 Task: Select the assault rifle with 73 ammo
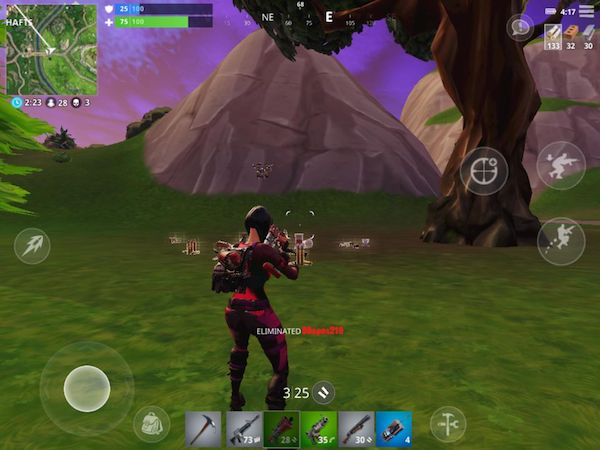click(243, 429)
